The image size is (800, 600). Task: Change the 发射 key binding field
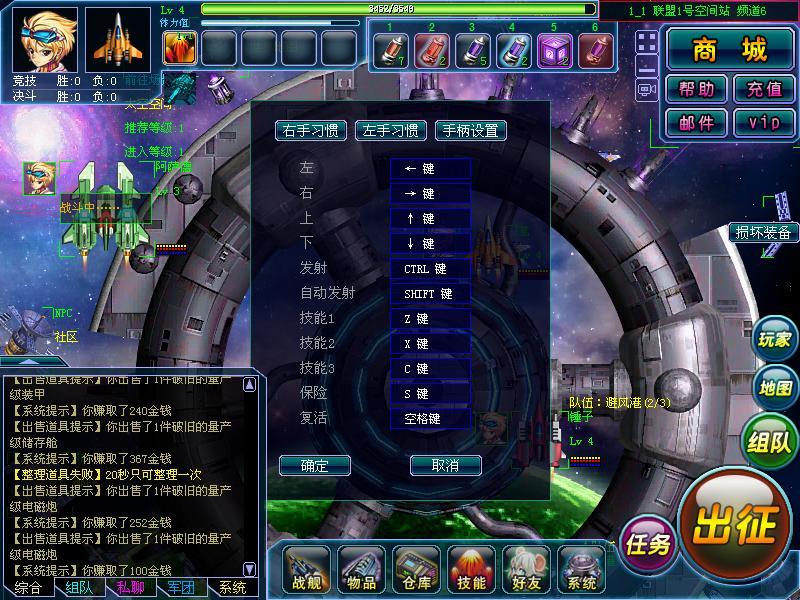tap(430, 269)
